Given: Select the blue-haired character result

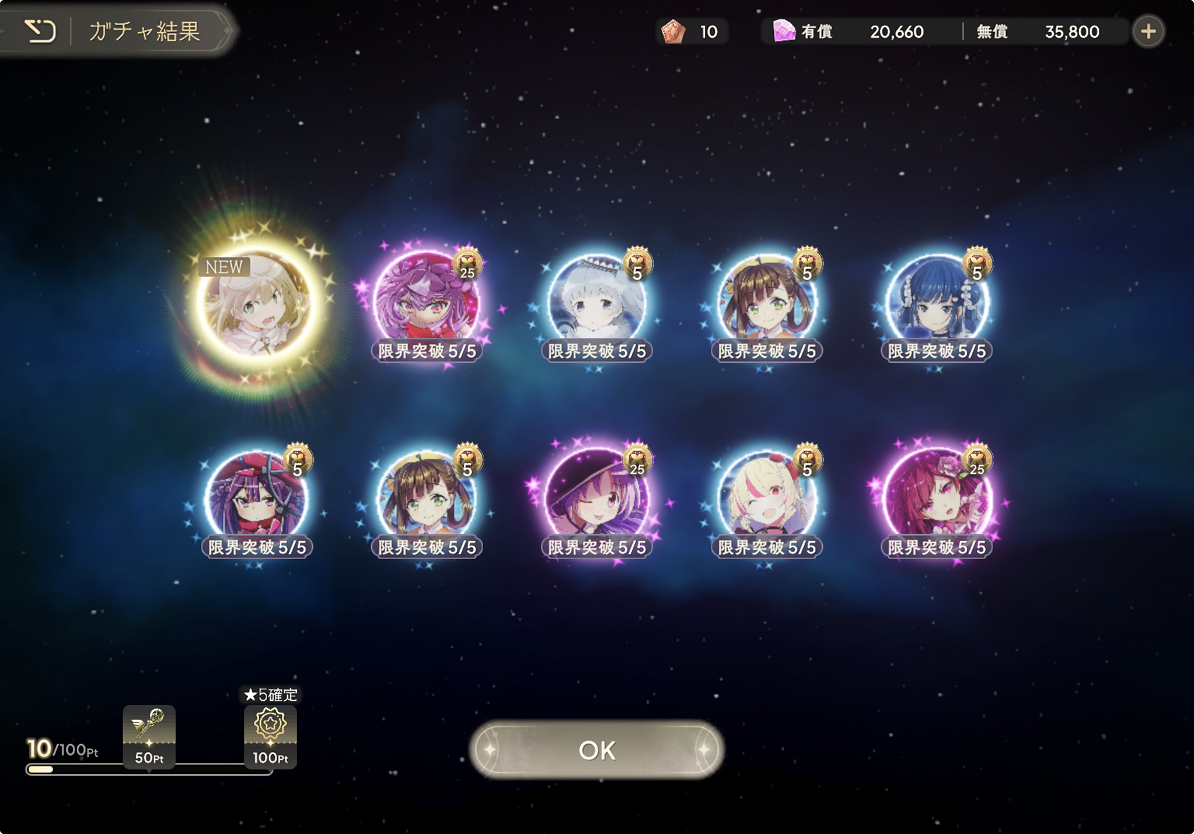Looking at the screenshot, I should (937, 301).
